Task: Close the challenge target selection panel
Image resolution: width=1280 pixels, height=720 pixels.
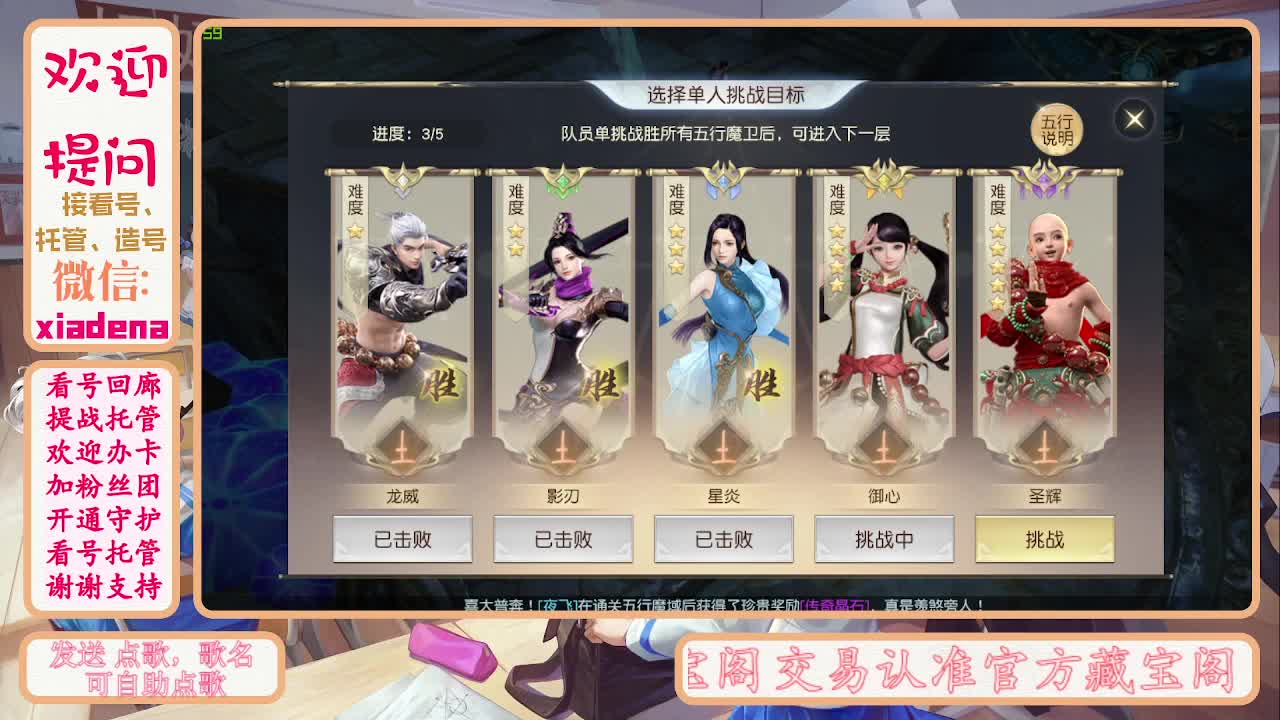Action: 1134,119
